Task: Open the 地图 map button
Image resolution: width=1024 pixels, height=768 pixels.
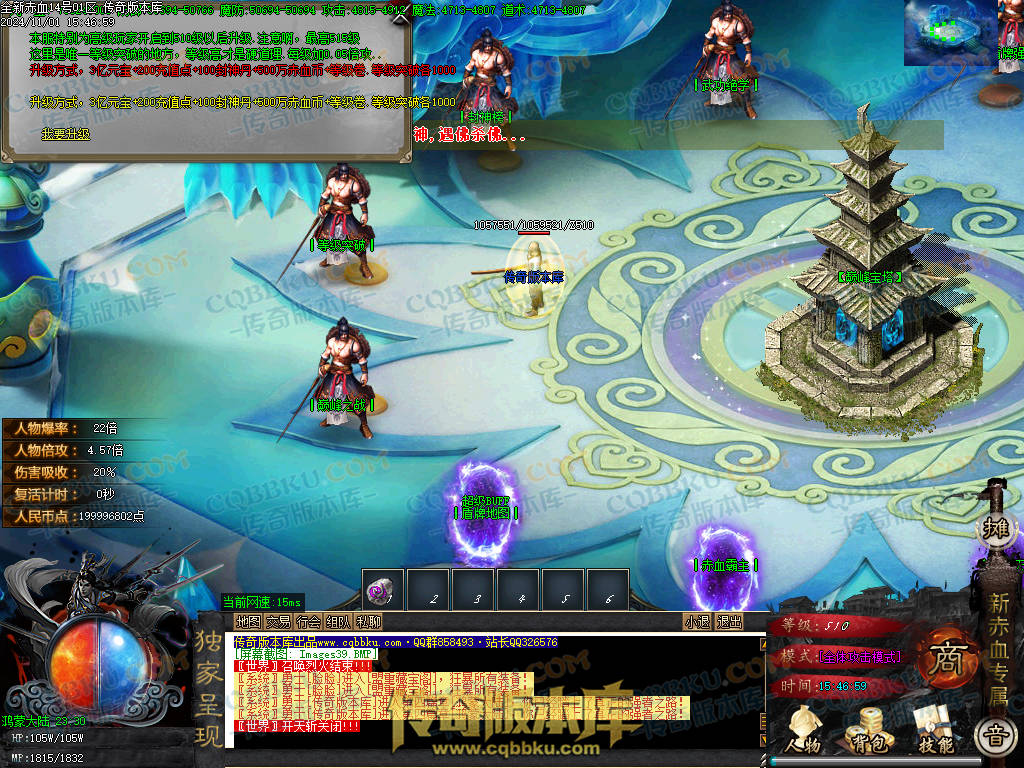Action: 247,621
